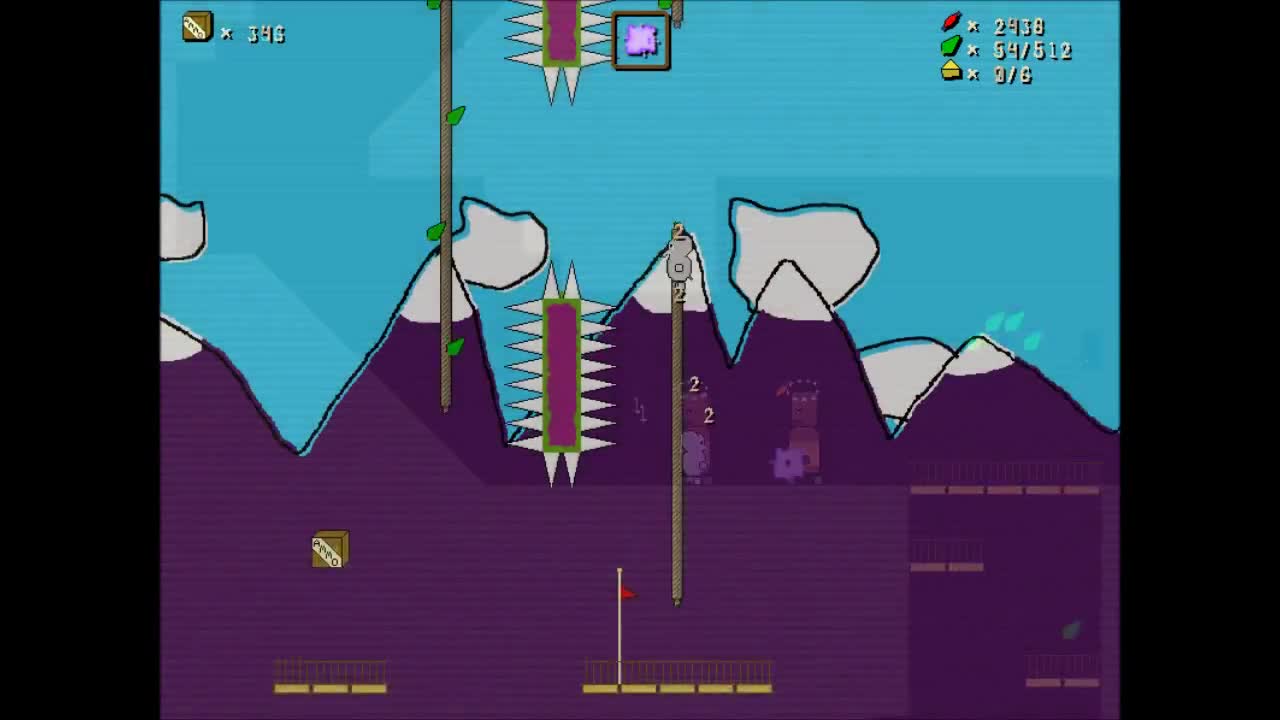Viewport: 1280px width, 720px height.
Task: Click the purple portal in the framed square
Action: coord(640,40)
